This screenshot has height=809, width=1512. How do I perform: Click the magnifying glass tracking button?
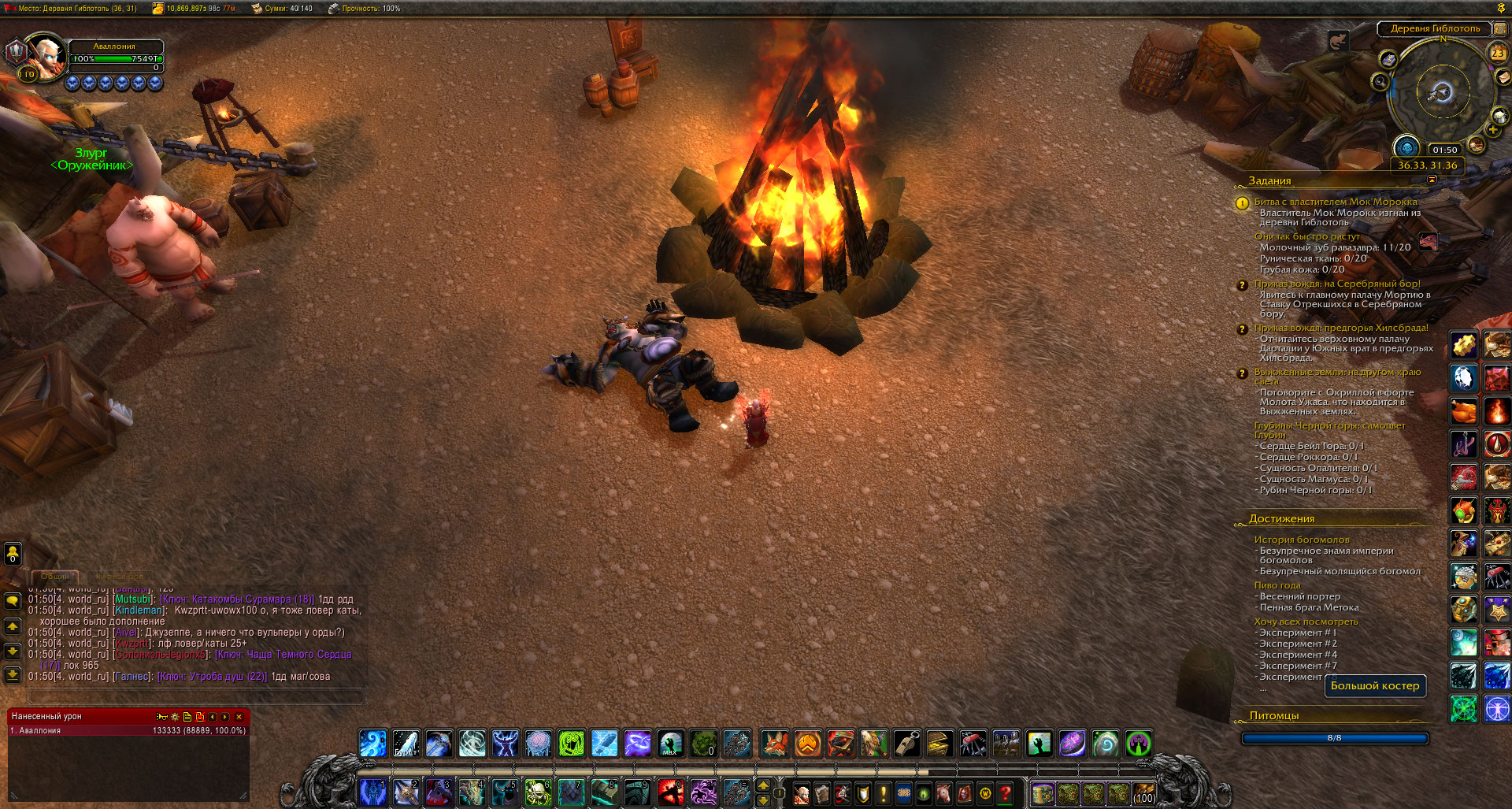point(1380,81)
